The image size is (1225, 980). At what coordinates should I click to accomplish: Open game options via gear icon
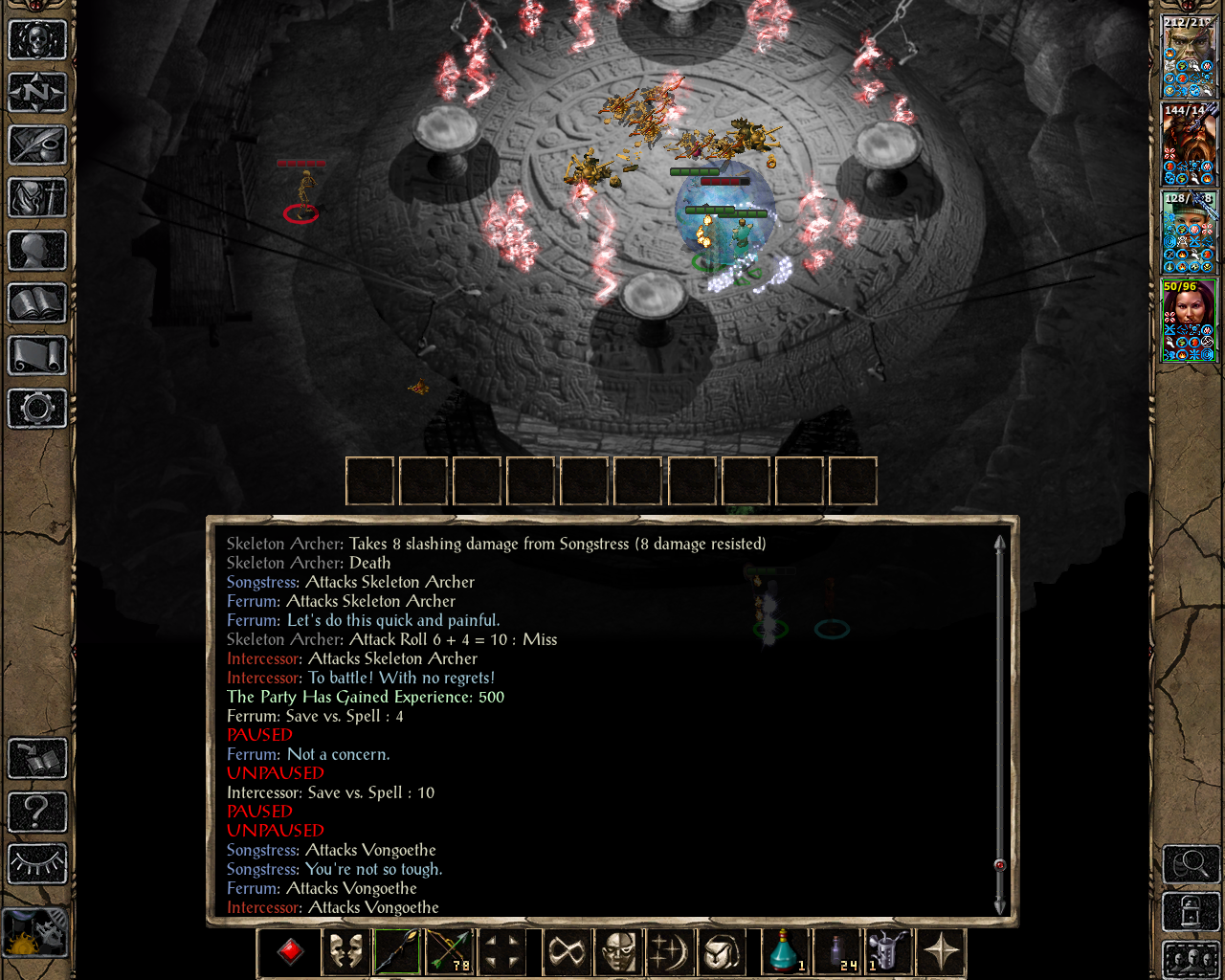click(36, 410)
